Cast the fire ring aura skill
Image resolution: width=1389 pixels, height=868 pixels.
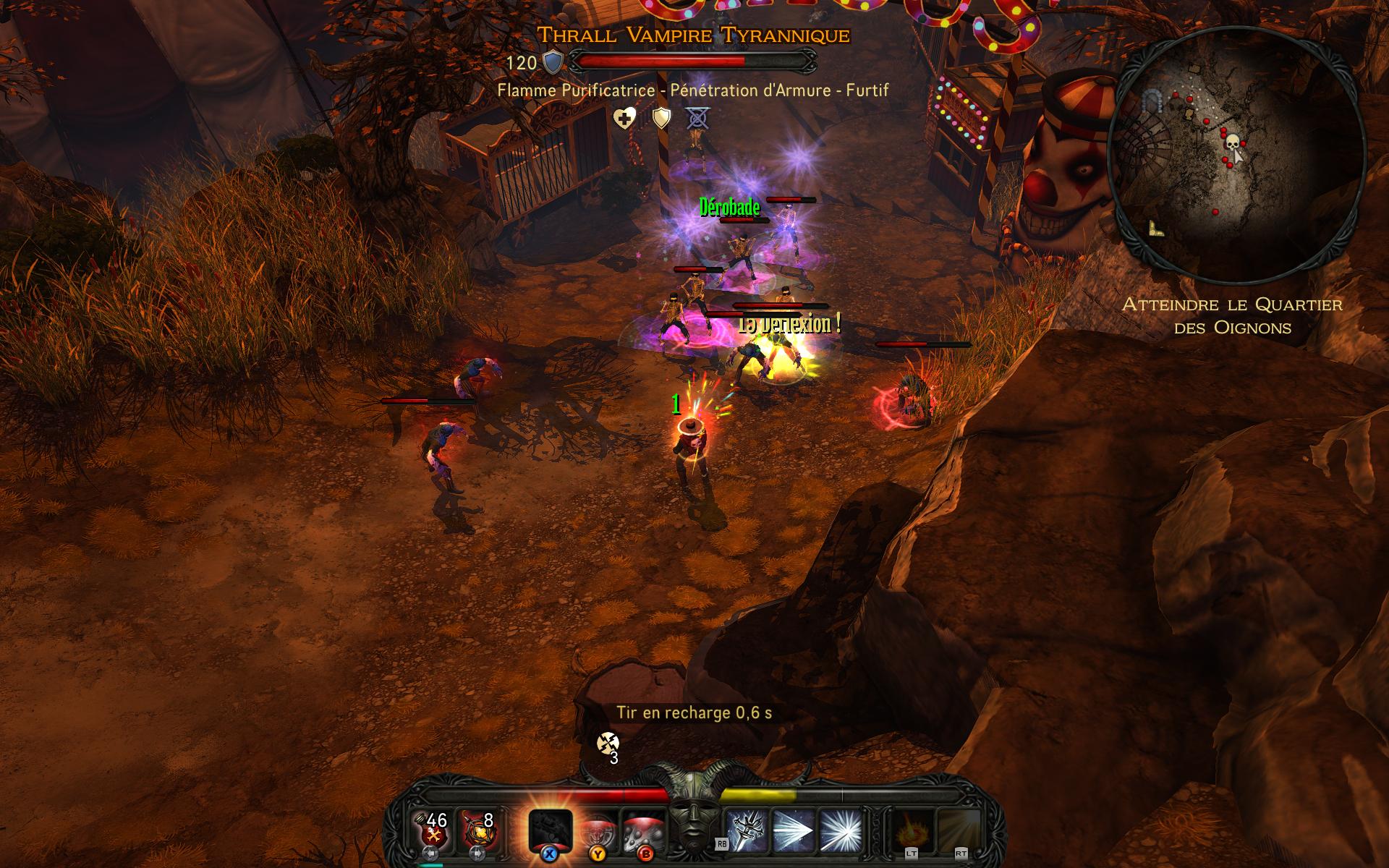[910, 830]
